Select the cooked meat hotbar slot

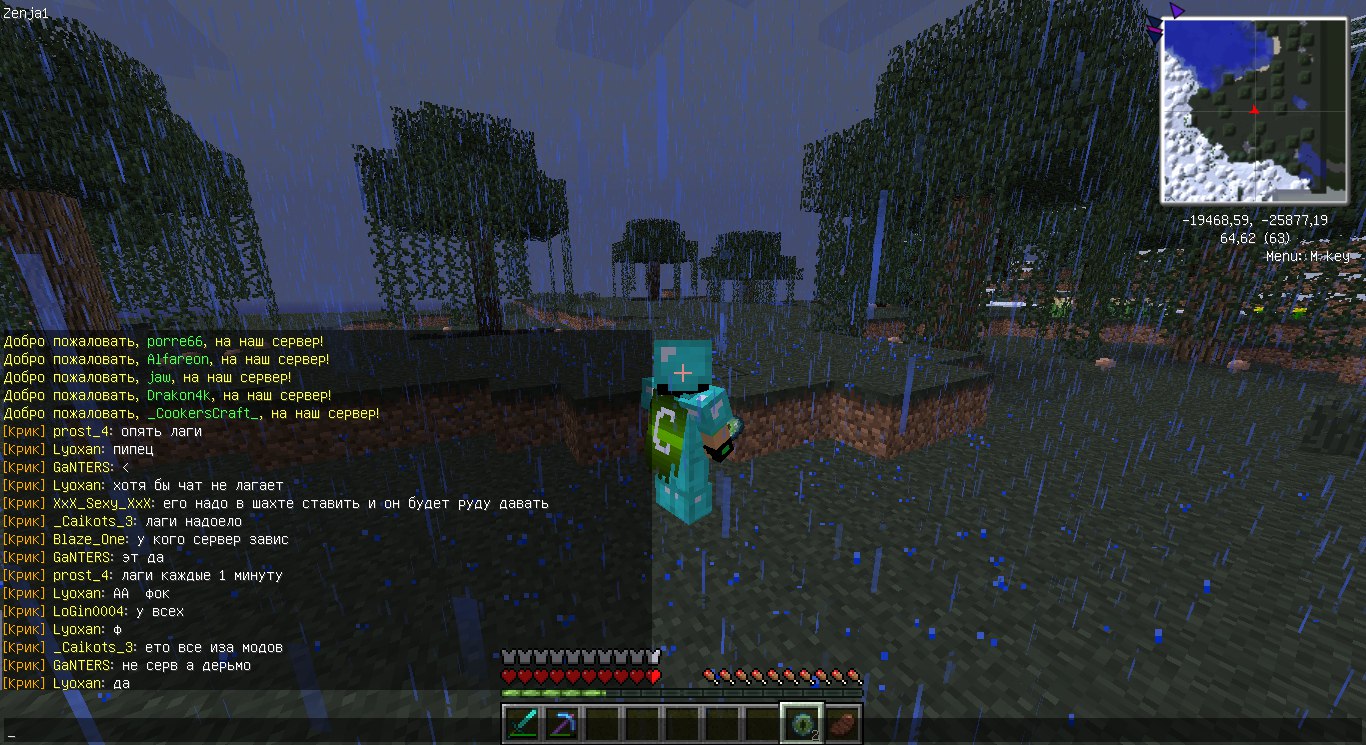(842, 722)
